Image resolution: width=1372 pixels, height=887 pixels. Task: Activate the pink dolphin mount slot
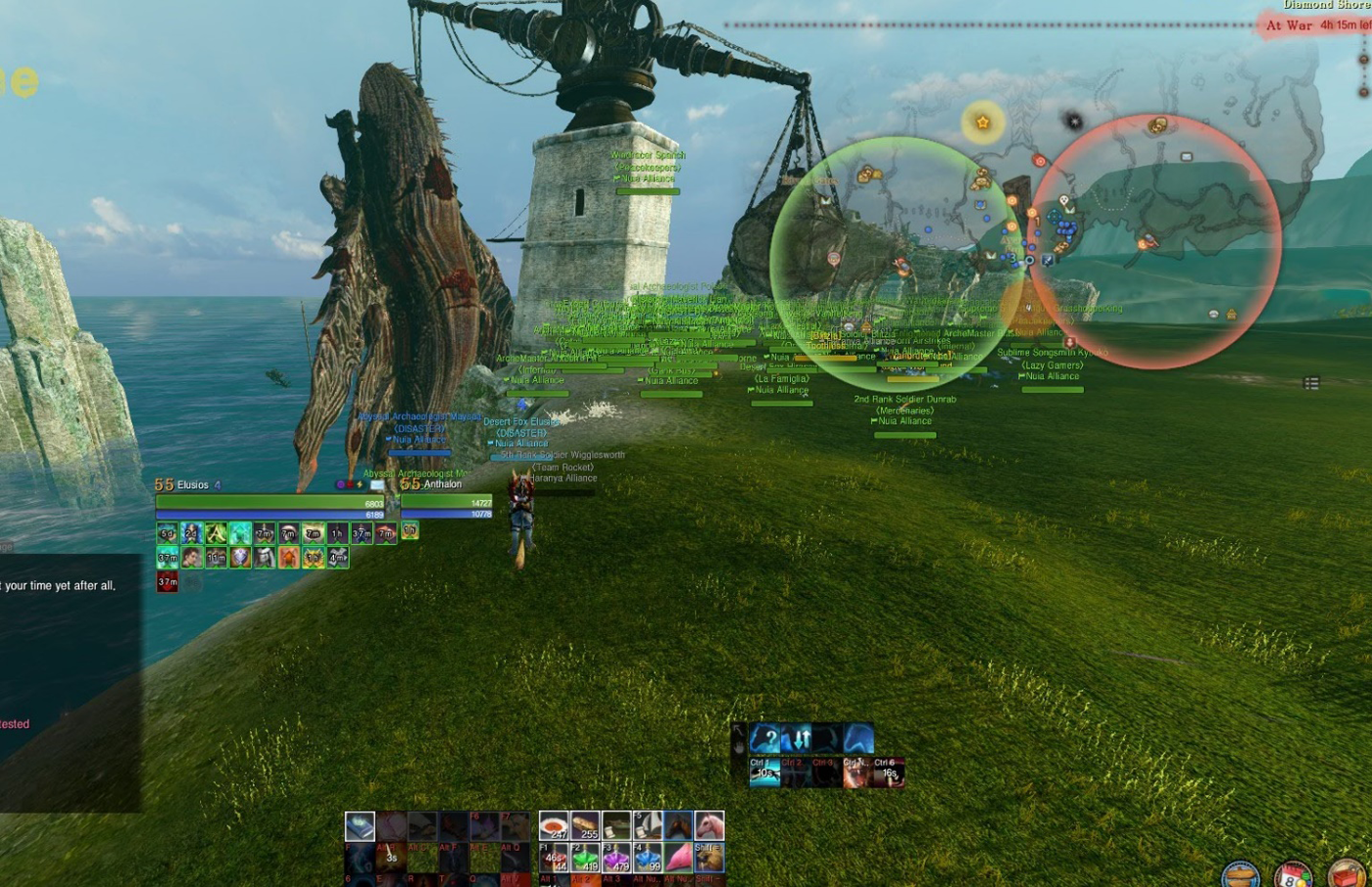(678, 857)
